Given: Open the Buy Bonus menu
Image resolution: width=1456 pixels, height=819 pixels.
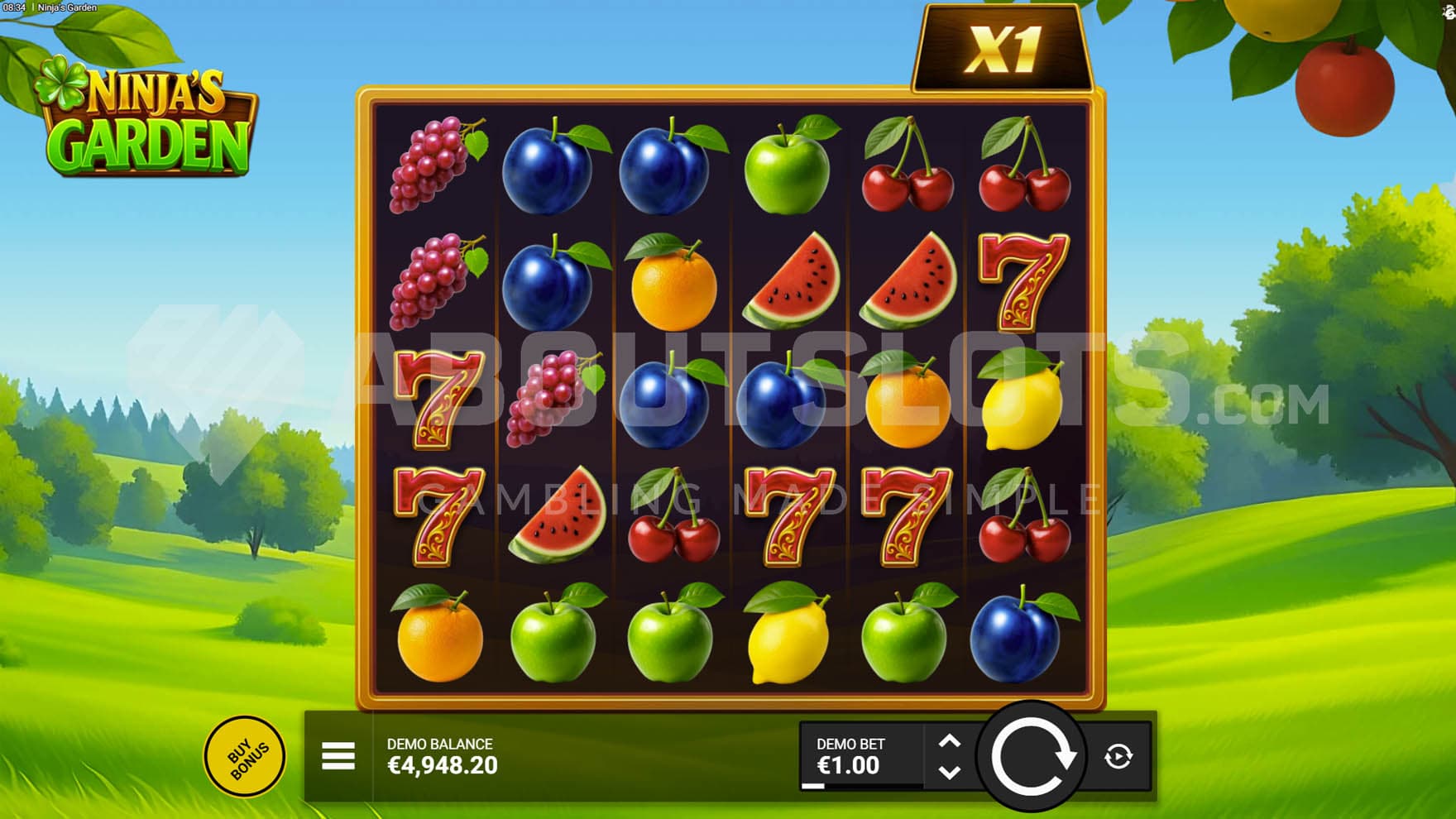Looking at the screenshot, I should click(x=245, y=756).
